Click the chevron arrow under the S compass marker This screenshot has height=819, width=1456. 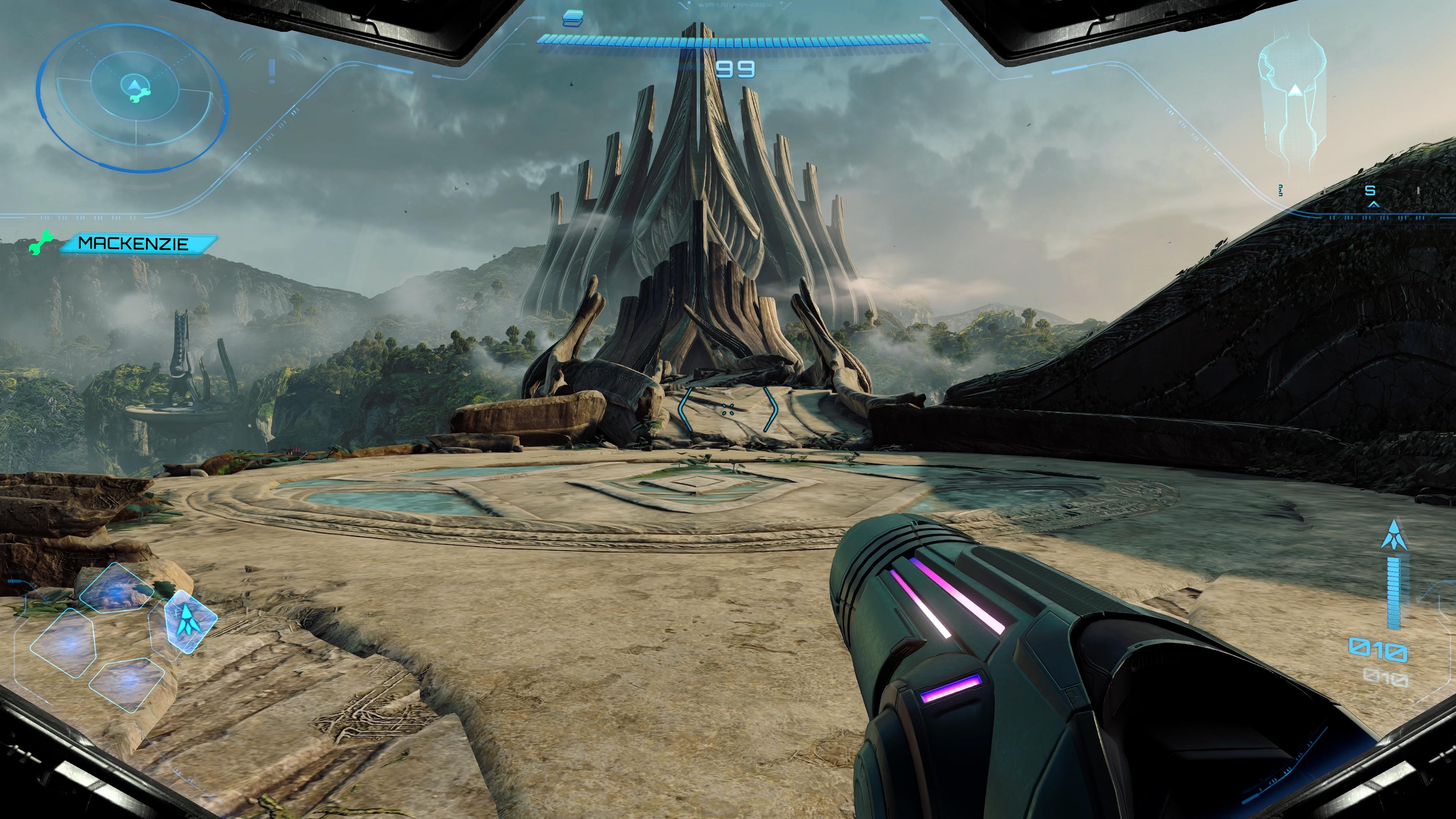1373,205
